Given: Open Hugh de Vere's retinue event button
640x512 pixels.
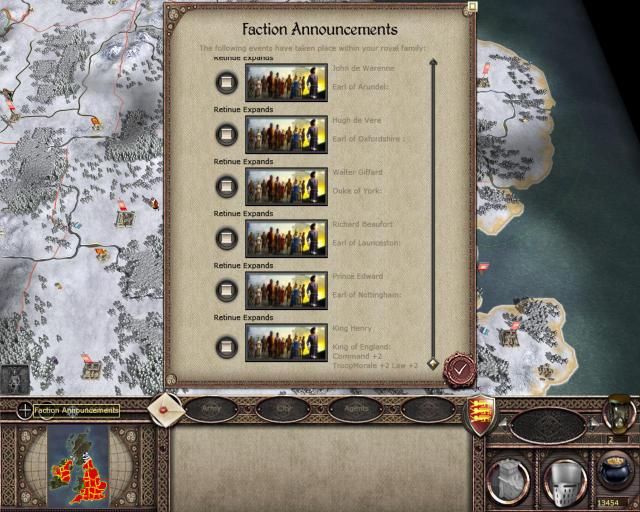Looking at the screenshot, I should (227, 134).
